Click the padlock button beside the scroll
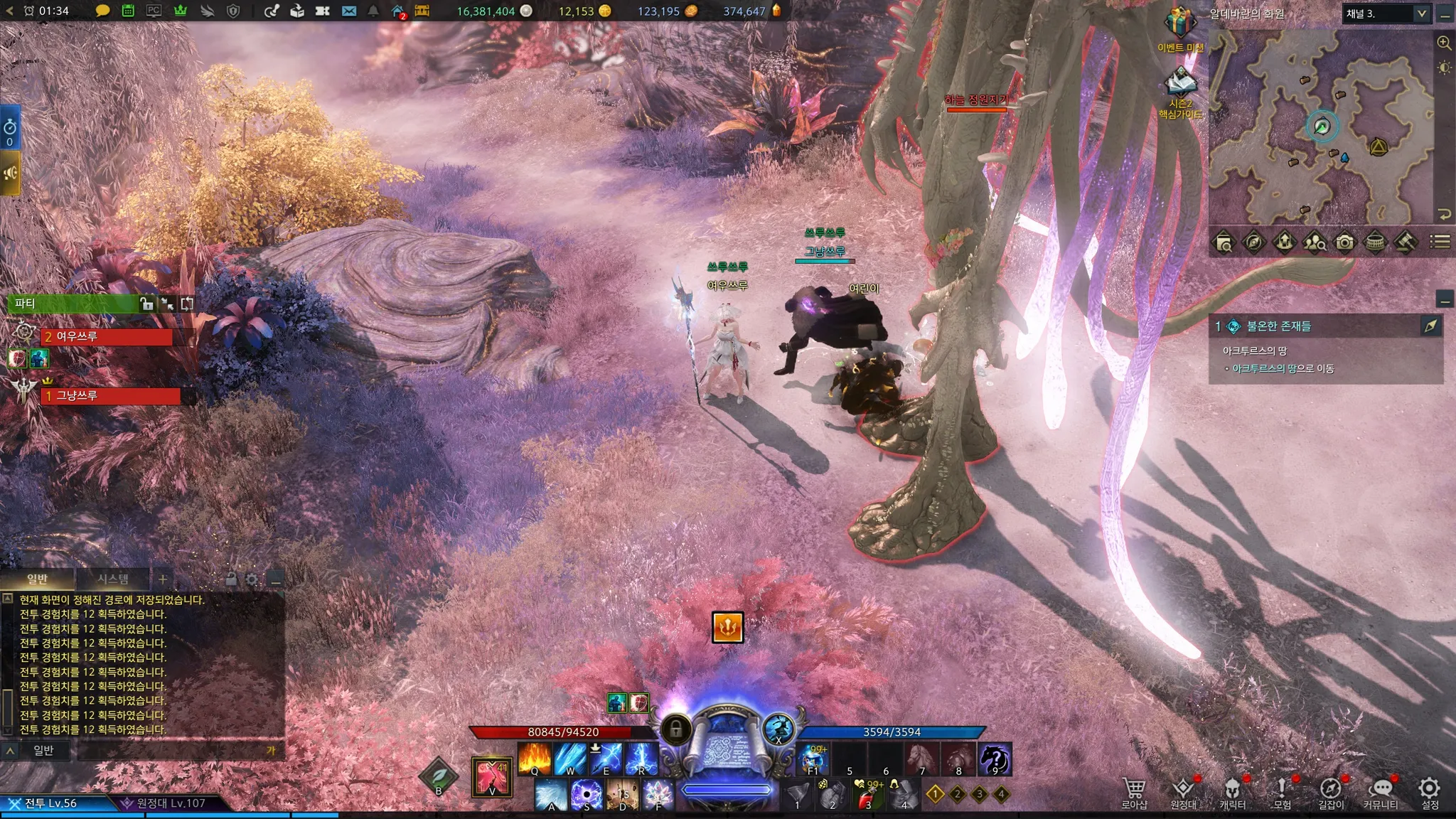 point(676,729)
